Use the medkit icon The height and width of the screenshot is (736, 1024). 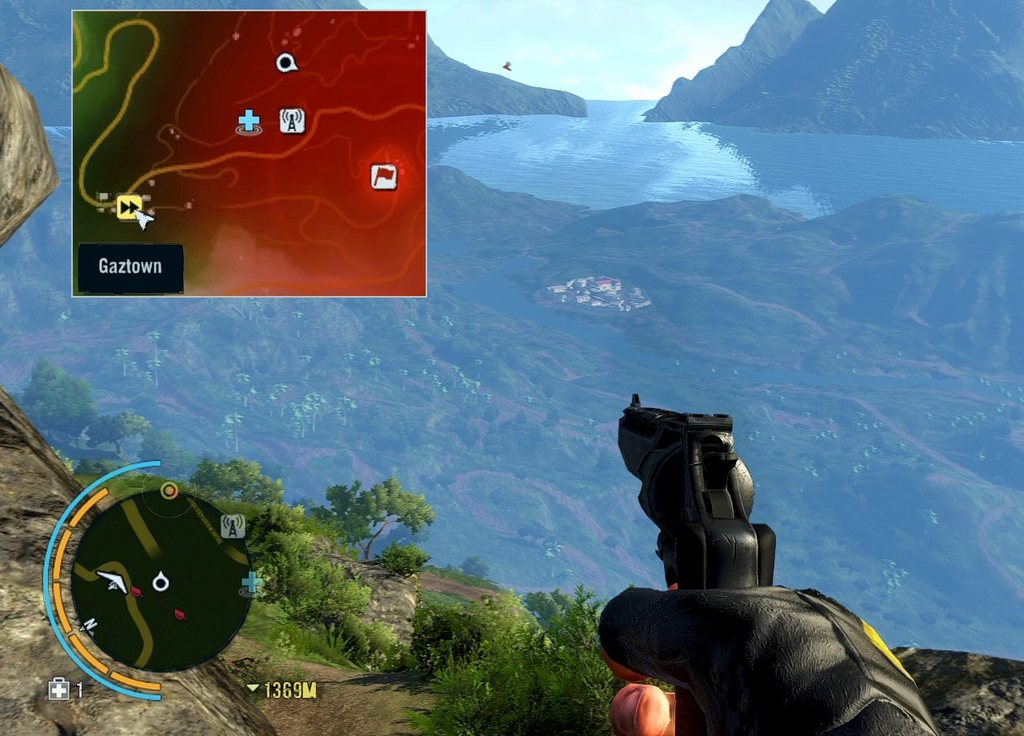pos(59,689)
